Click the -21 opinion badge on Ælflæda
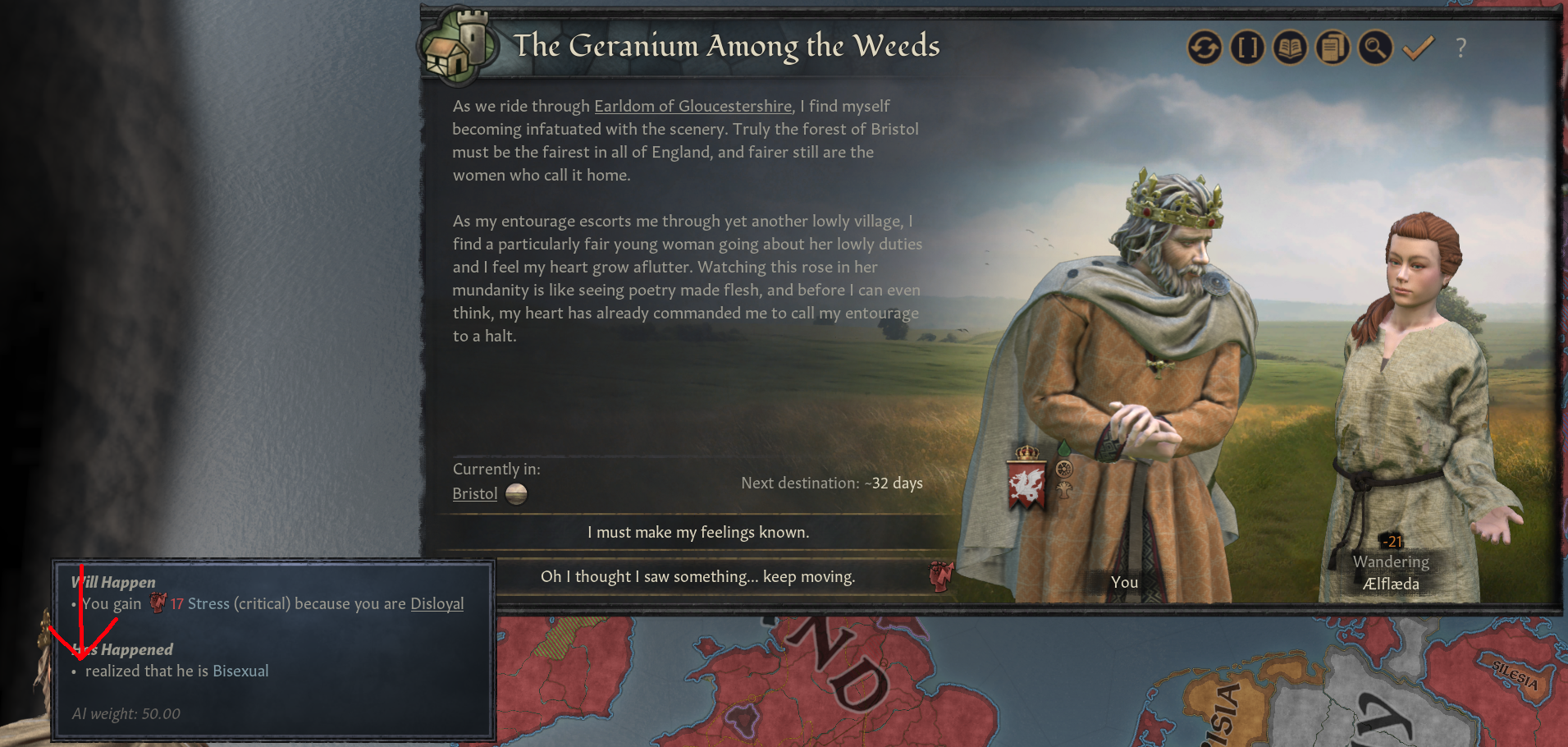The image size is (1568, 747). click(x=1392, y=541)
